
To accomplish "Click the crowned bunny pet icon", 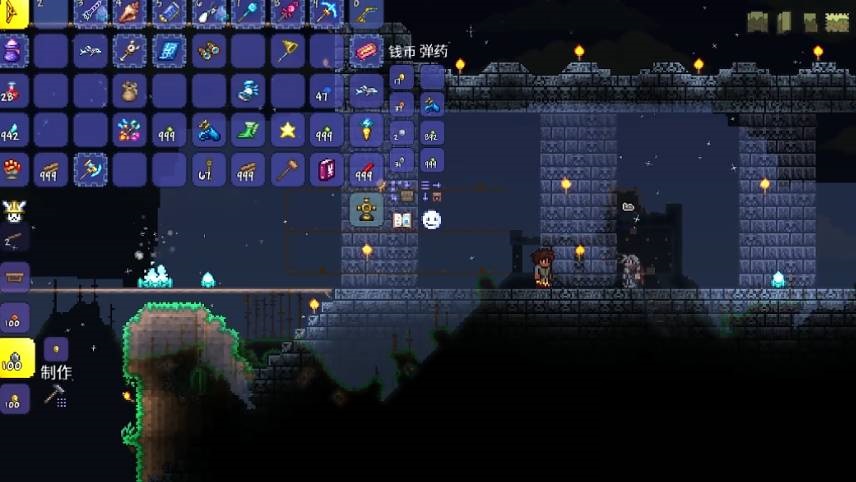I will click(15, 211).
